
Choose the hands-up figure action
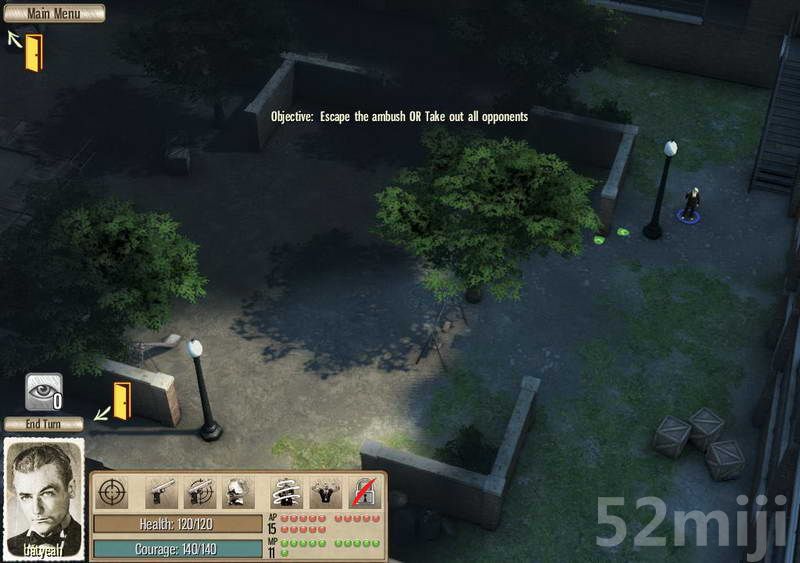(326, 492)
